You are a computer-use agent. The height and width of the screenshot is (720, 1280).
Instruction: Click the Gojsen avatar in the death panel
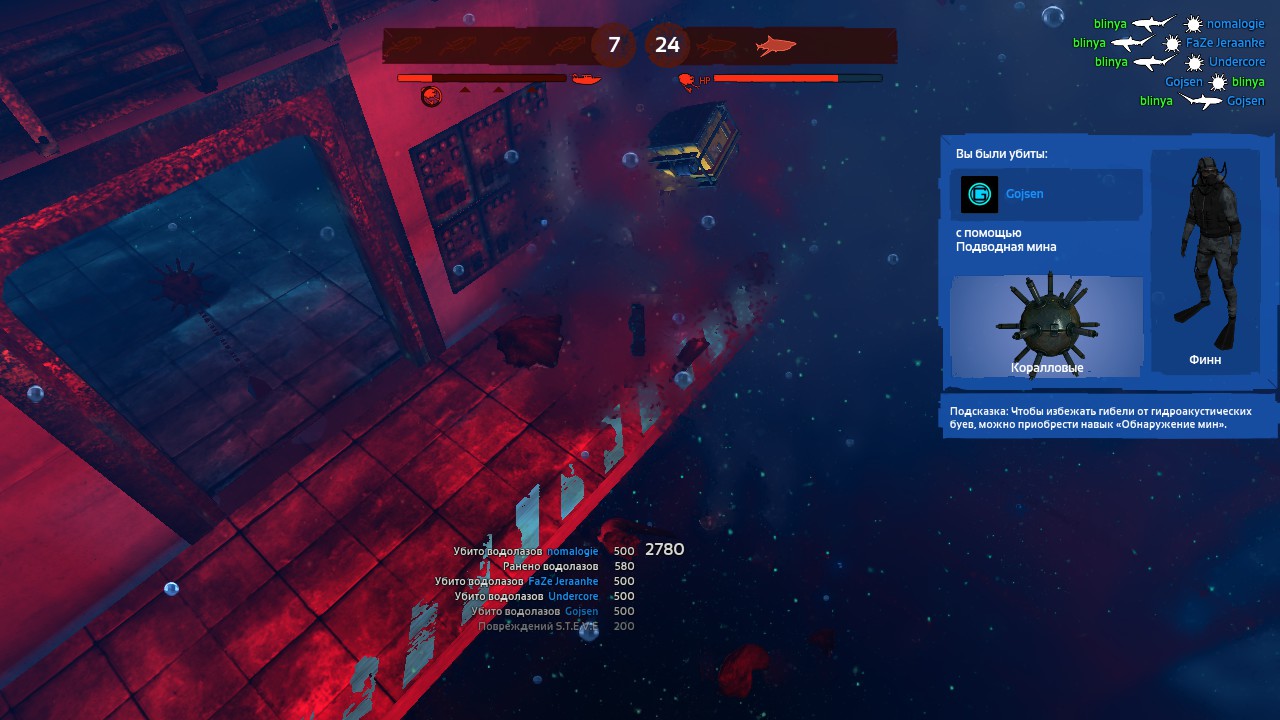pyautogui.click(x=978, y=194)
